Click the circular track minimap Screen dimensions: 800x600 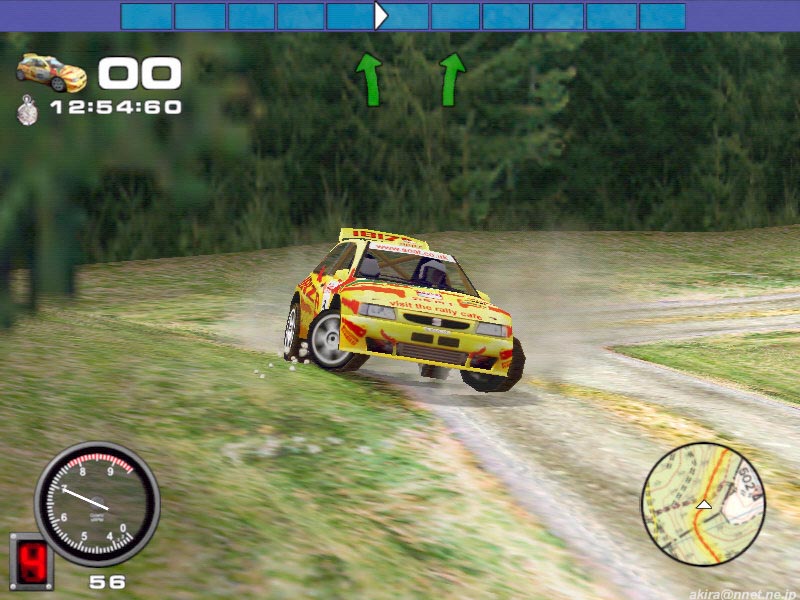tap(703, 504)
